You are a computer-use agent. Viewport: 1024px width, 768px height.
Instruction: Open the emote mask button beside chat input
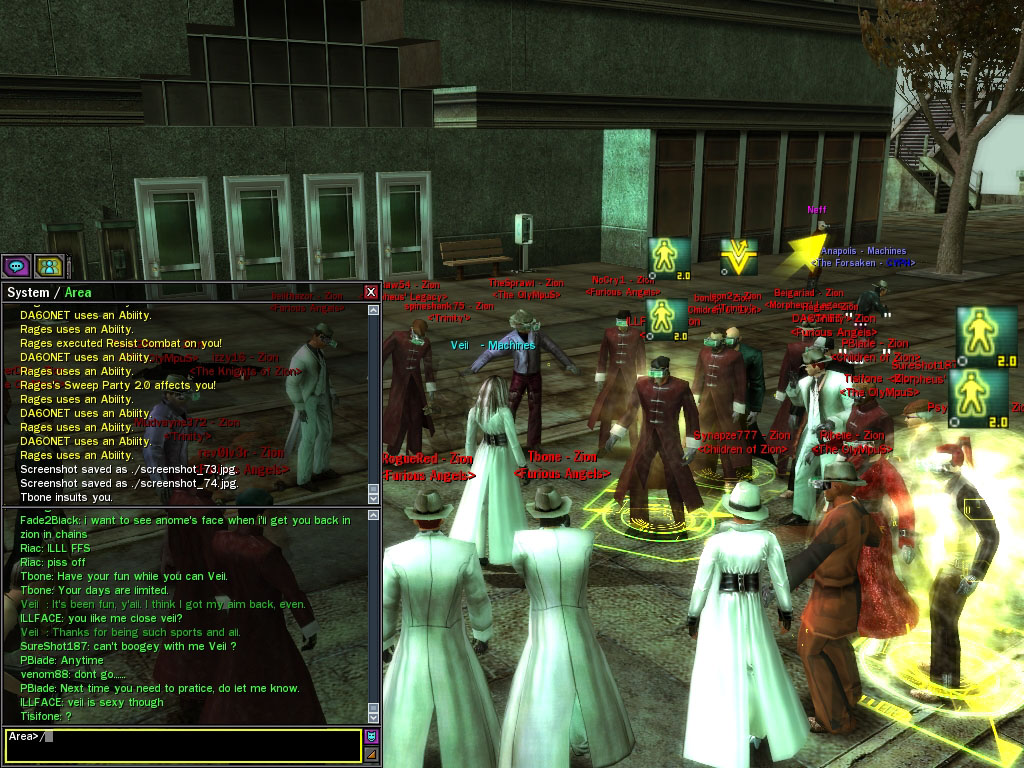pyautogui.click(x=372, y=736)
